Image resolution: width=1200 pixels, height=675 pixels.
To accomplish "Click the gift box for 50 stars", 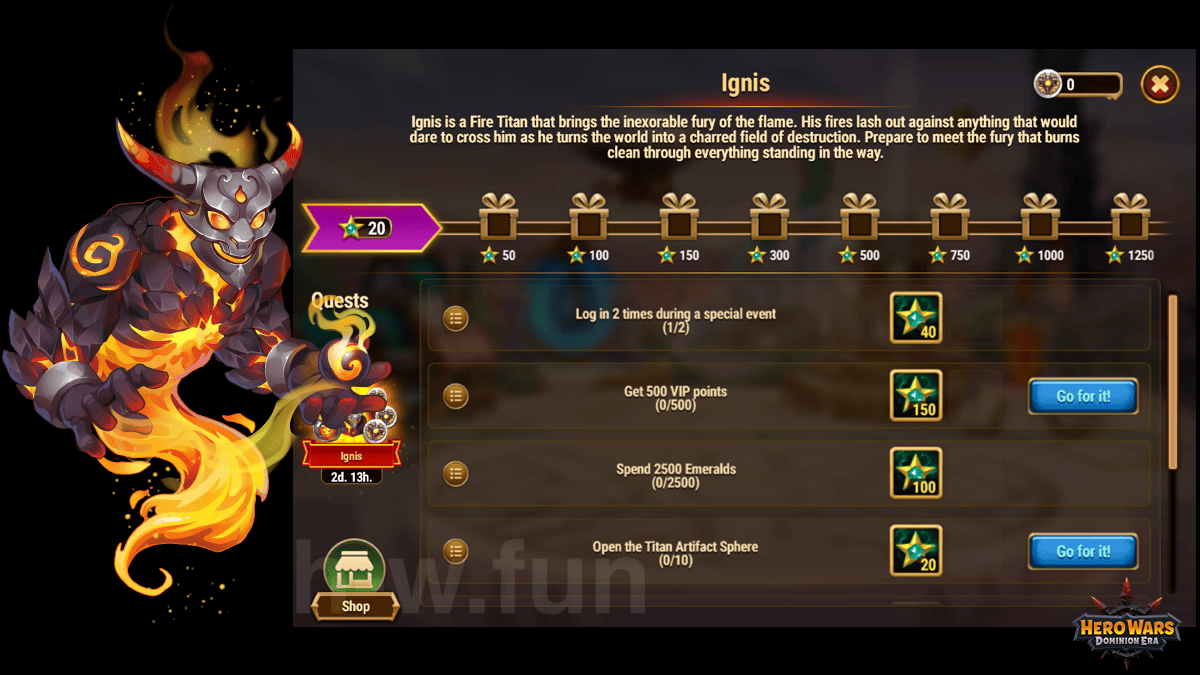I will (498, 216).
